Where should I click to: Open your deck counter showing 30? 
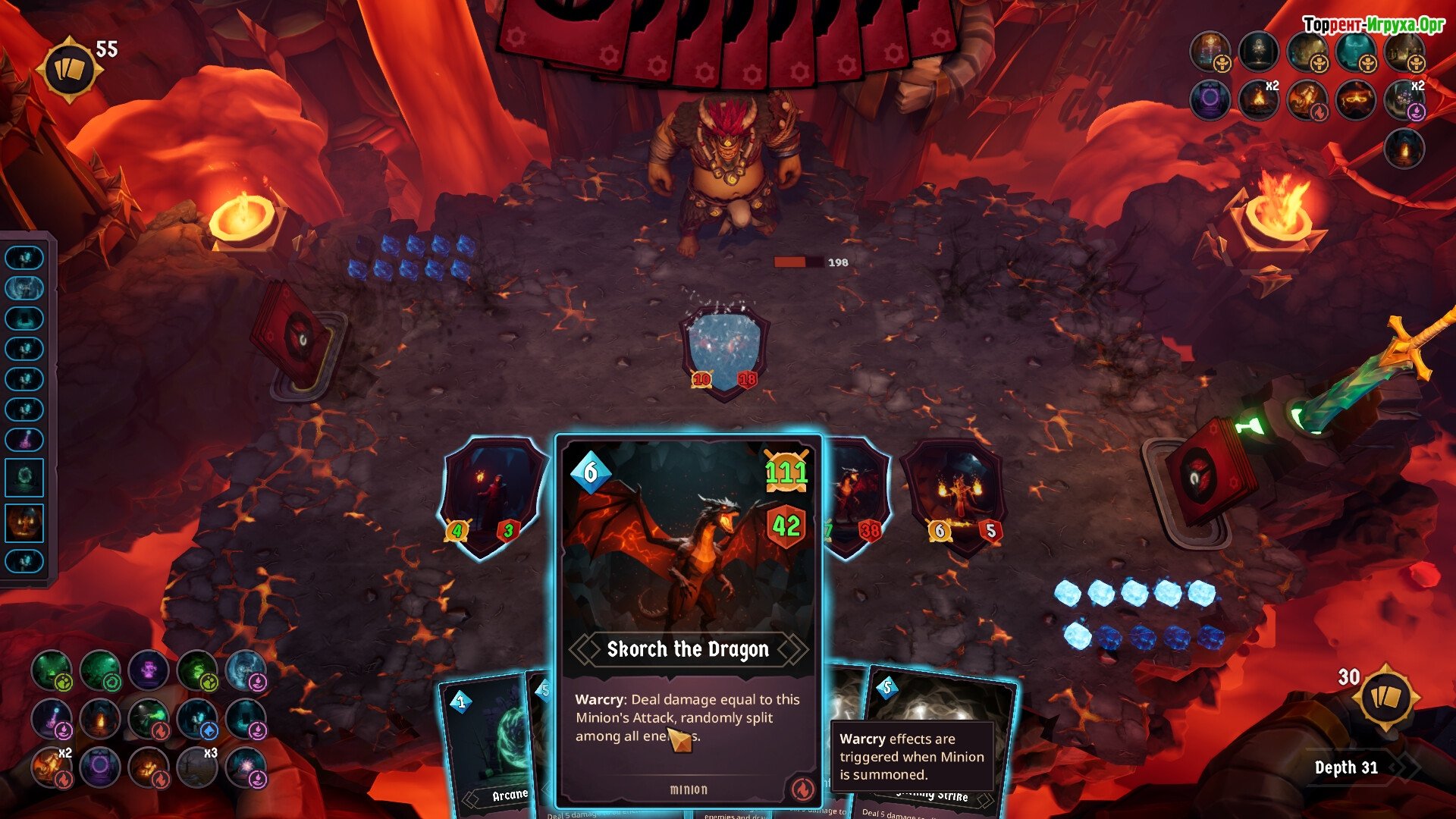pyautogui.click(x=1385, y=697)
